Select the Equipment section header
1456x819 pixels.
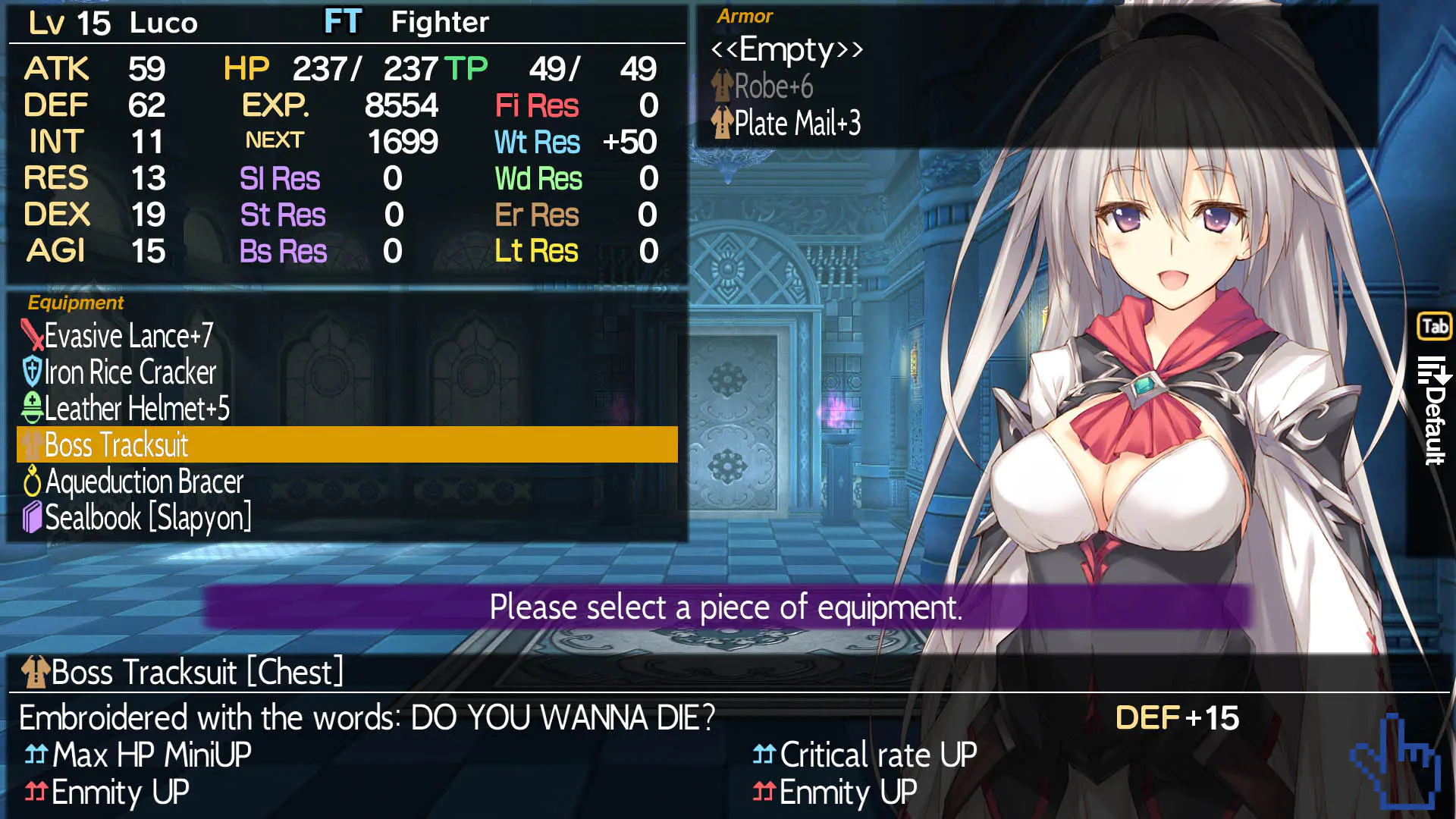pos(75,303)
